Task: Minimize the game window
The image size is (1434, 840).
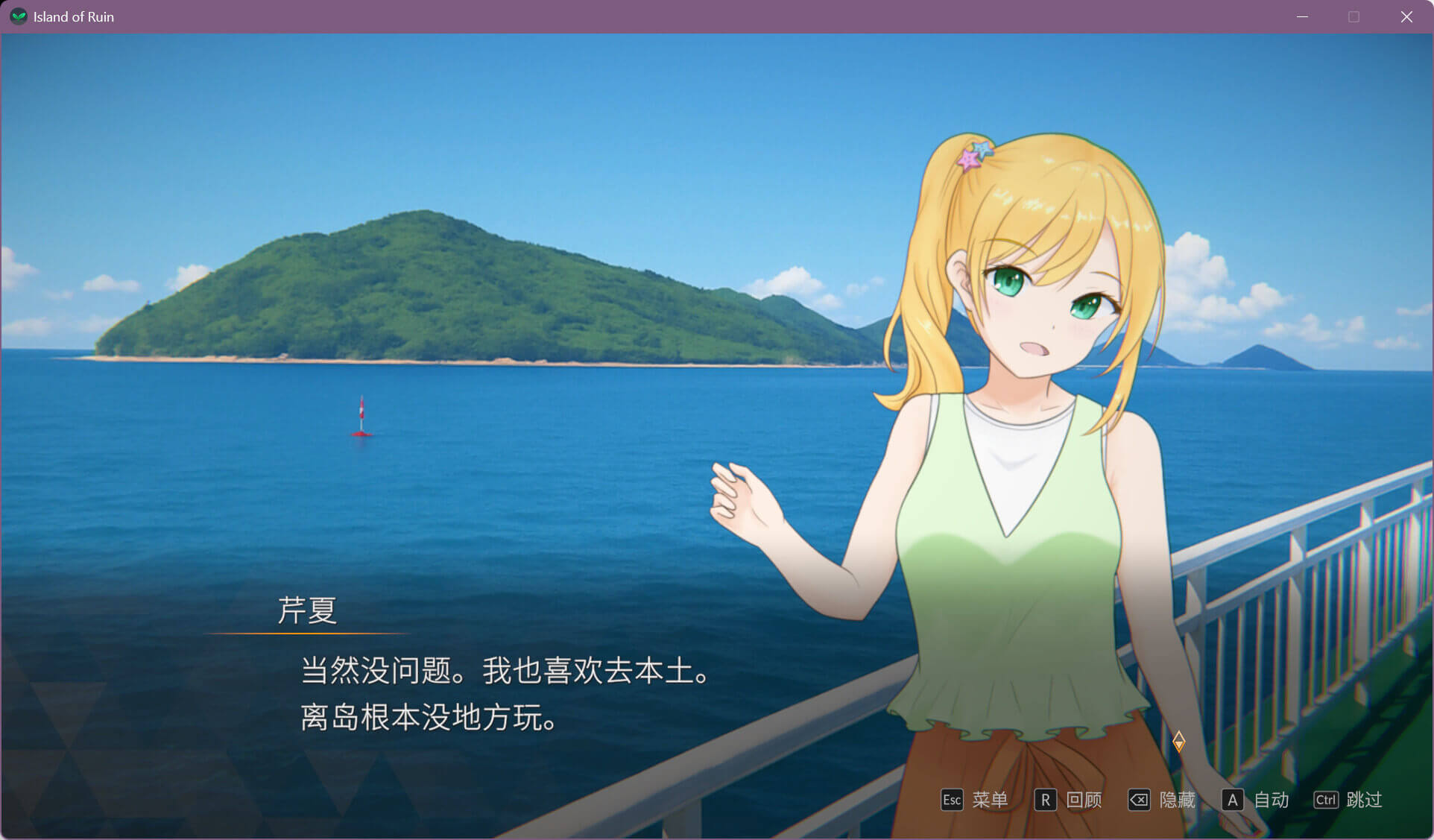Action: tap(1302, 16)
